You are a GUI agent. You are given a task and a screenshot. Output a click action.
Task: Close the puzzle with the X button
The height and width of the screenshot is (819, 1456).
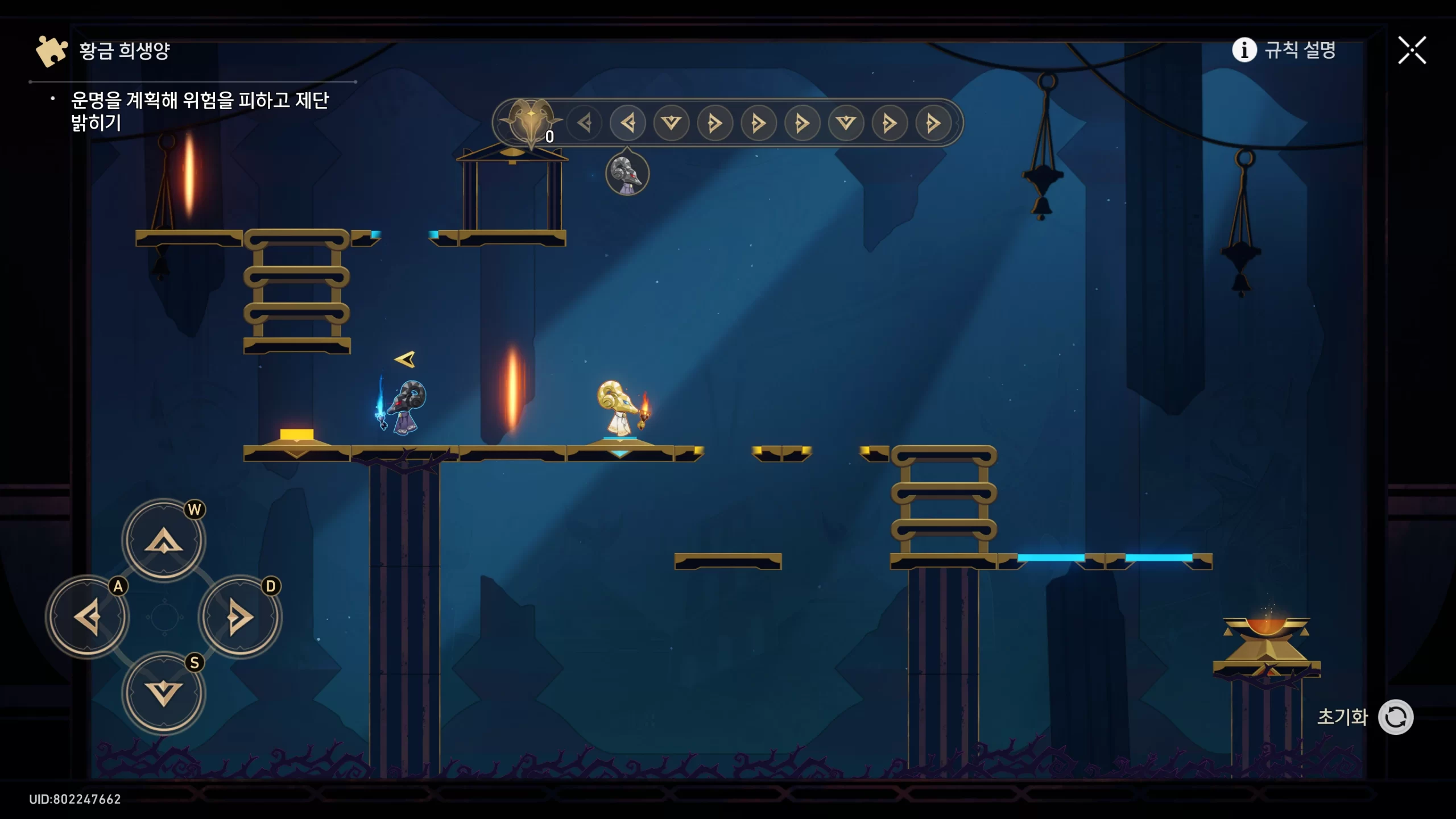point(1412,51)
